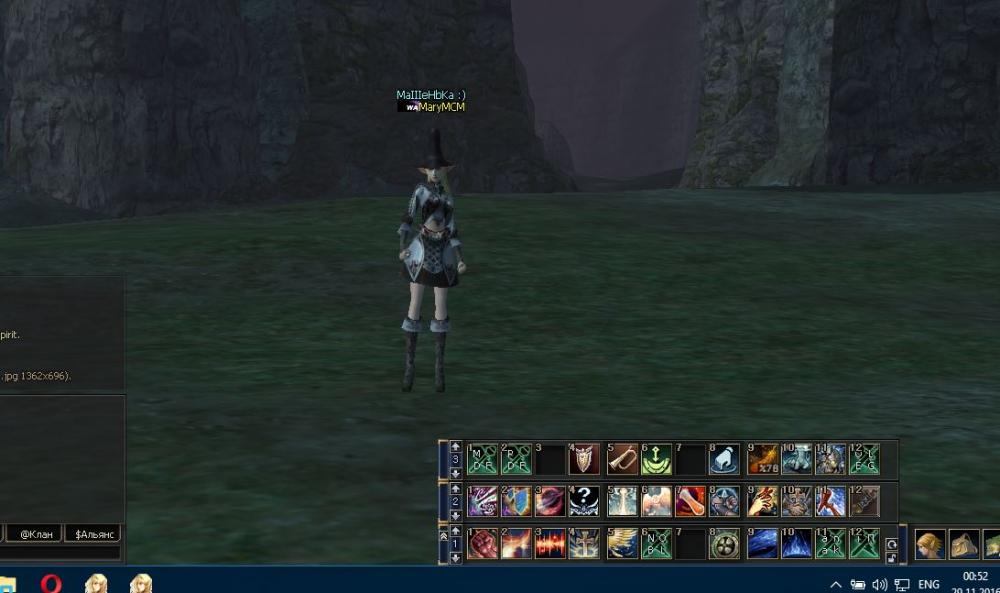1000x593 pixels.
Task: Click the blonde character portrait icon in game
Action: pos(930,544)
